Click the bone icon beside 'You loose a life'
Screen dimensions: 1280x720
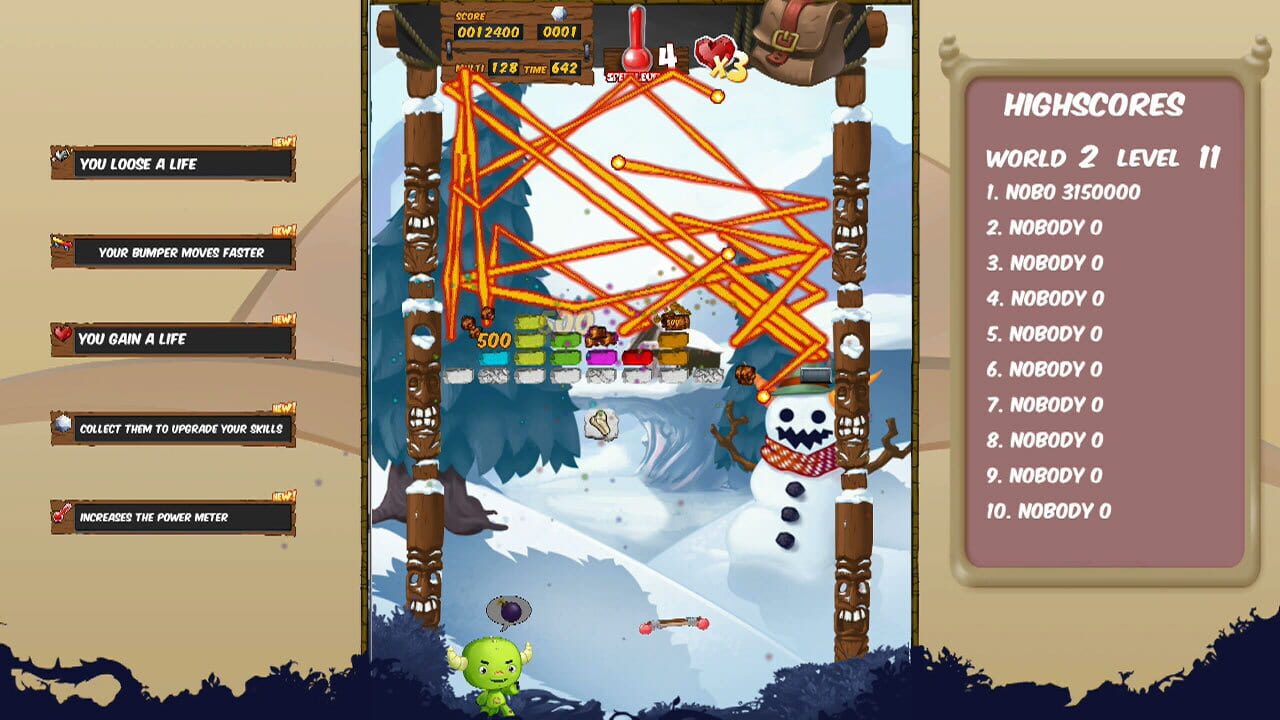62,152
